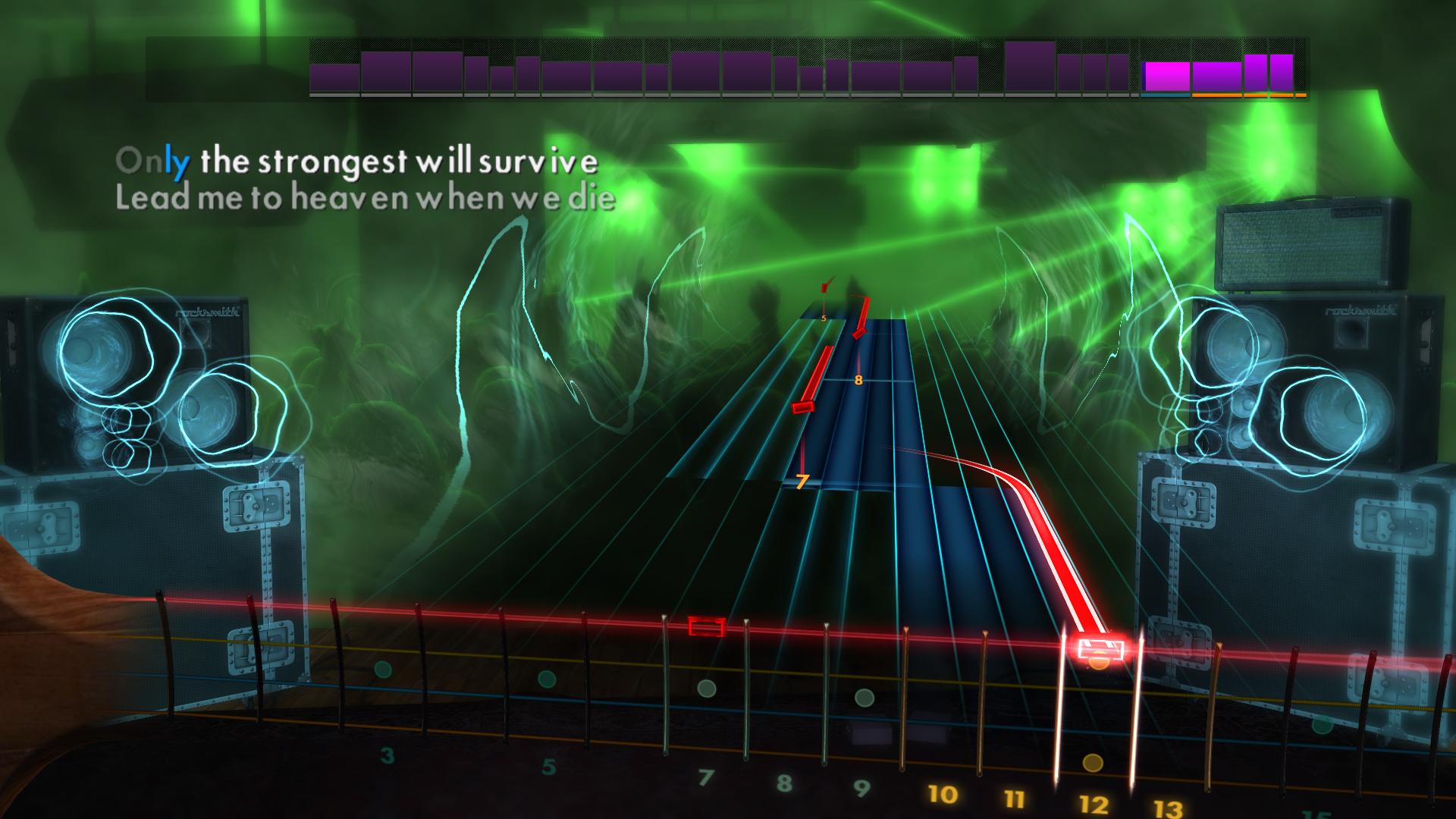Click the orange fret number 7 on the highway
The height and width of the screenshot is (819, 1456).
802,480
